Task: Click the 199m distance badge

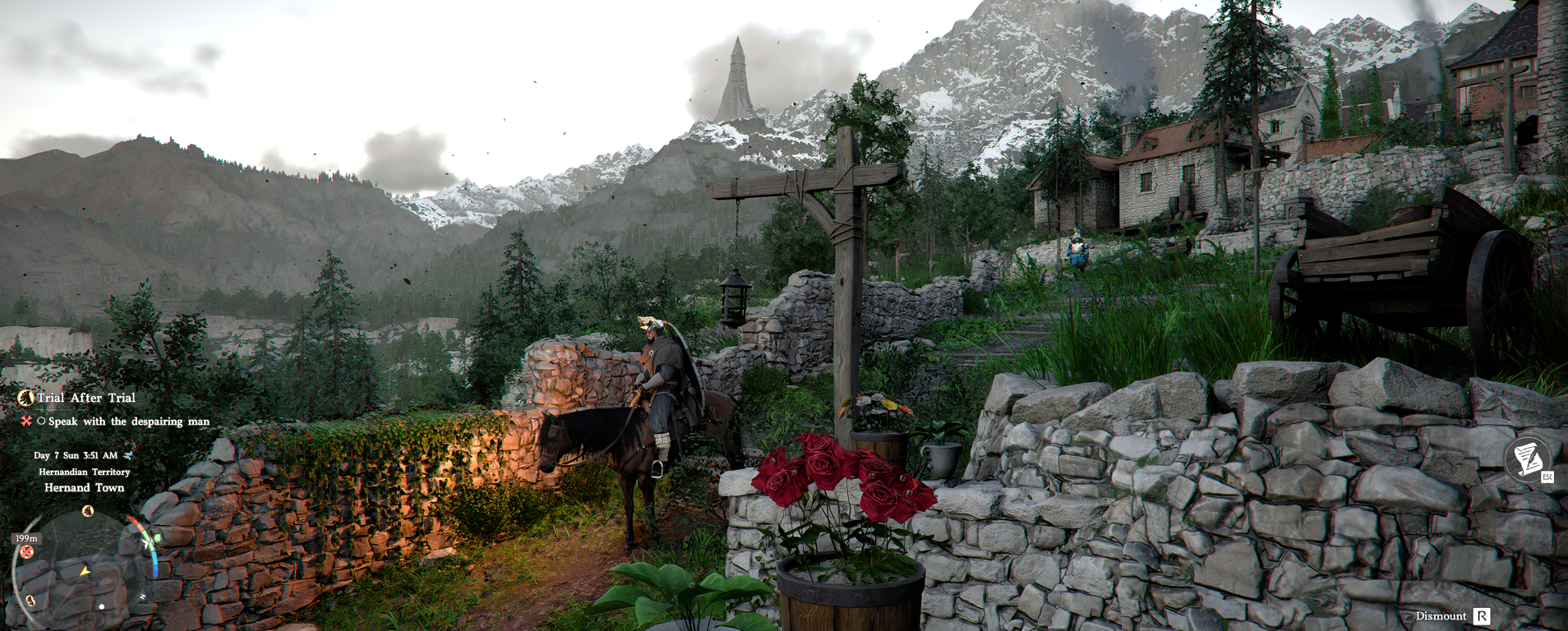Action: [x=25, y=538]
